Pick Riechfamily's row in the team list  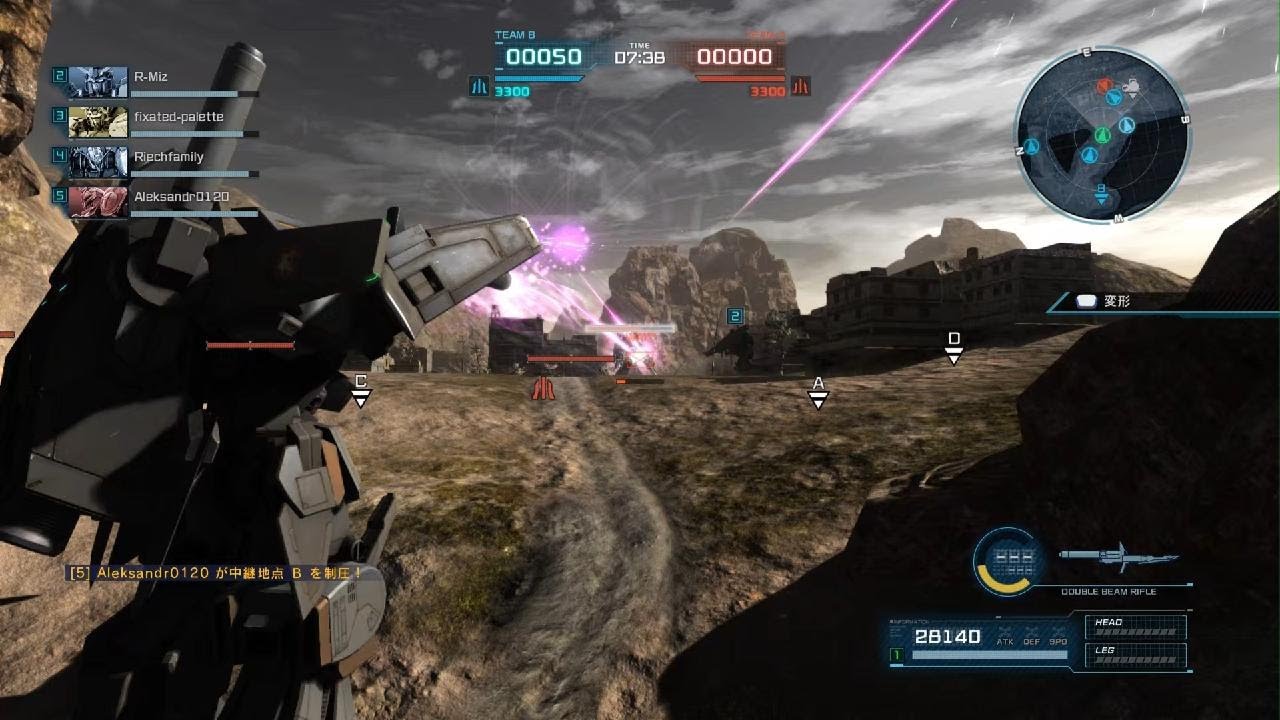(x=160, y=158)
